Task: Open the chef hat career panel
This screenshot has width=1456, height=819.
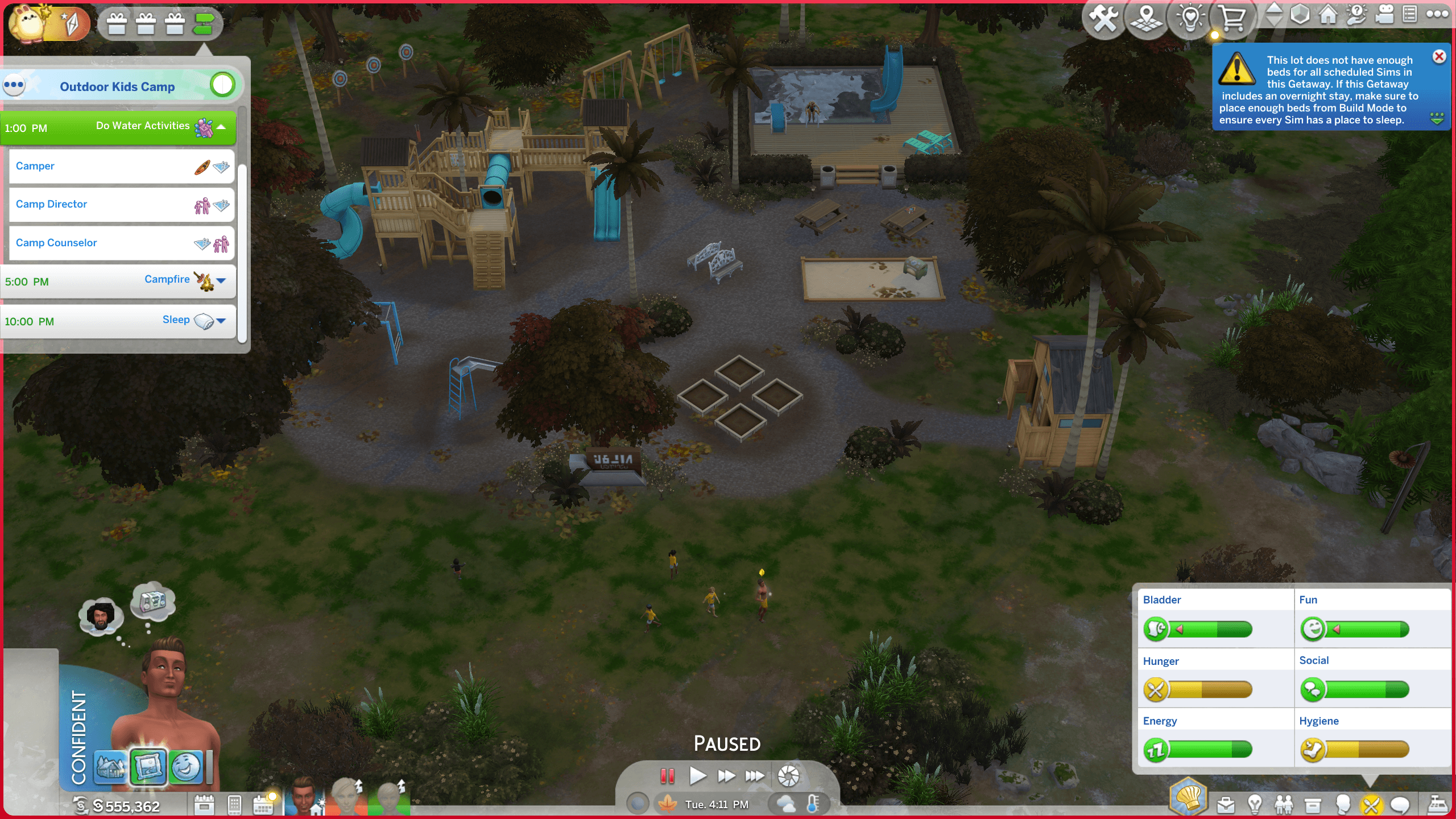Action: [x=1188, y=796]
